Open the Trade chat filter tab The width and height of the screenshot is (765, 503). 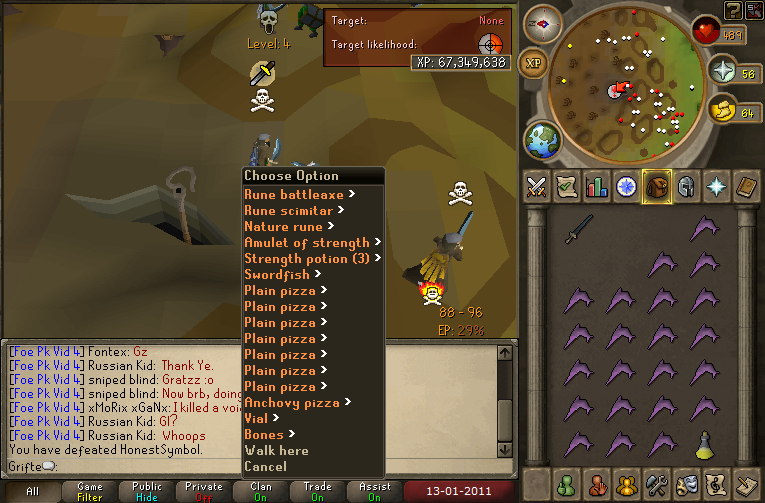[318, 491]
